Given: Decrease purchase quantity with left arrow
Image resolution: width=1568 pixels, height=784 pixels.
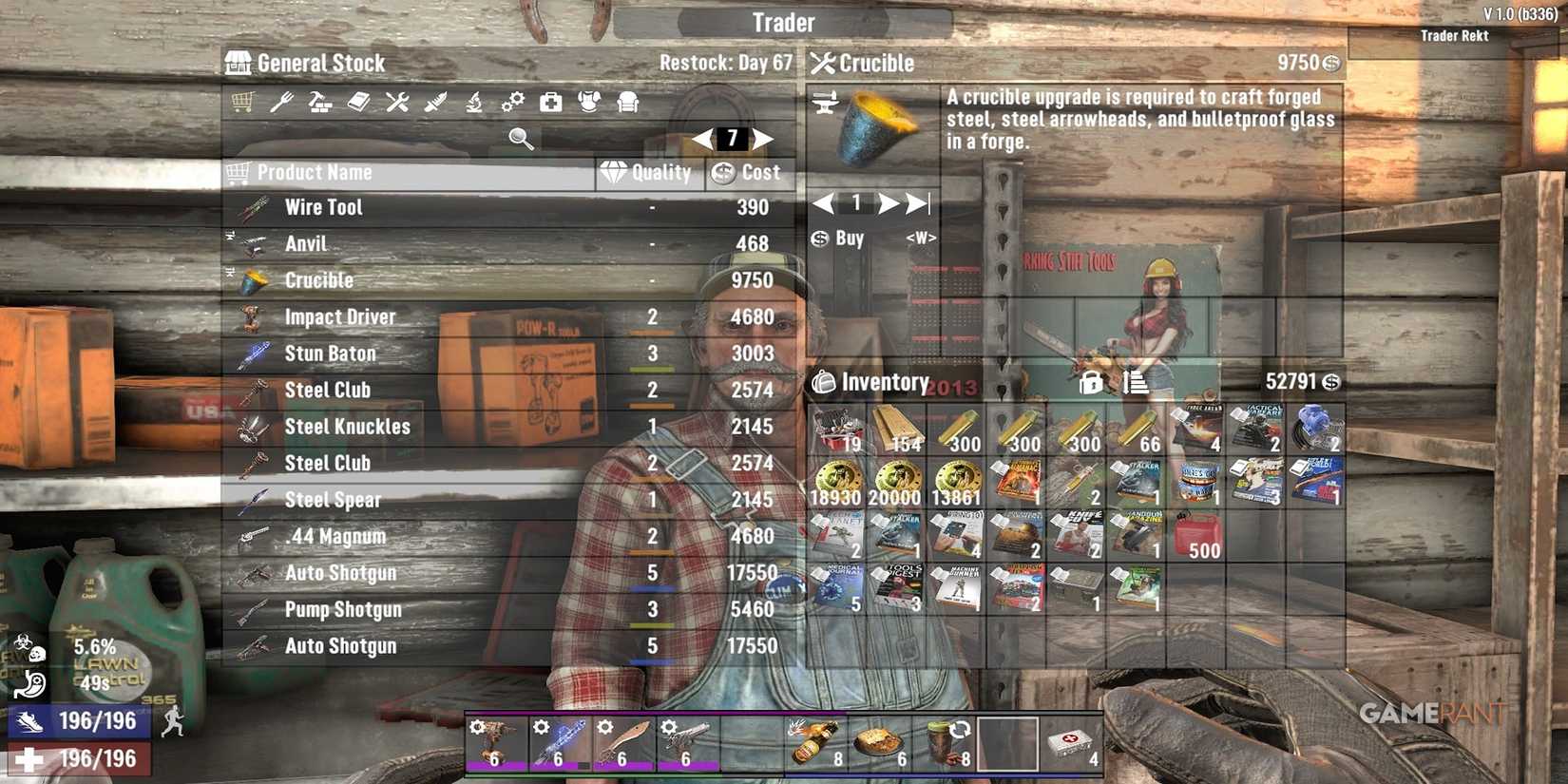Looking at the screenshot, I should pos(822,202).
